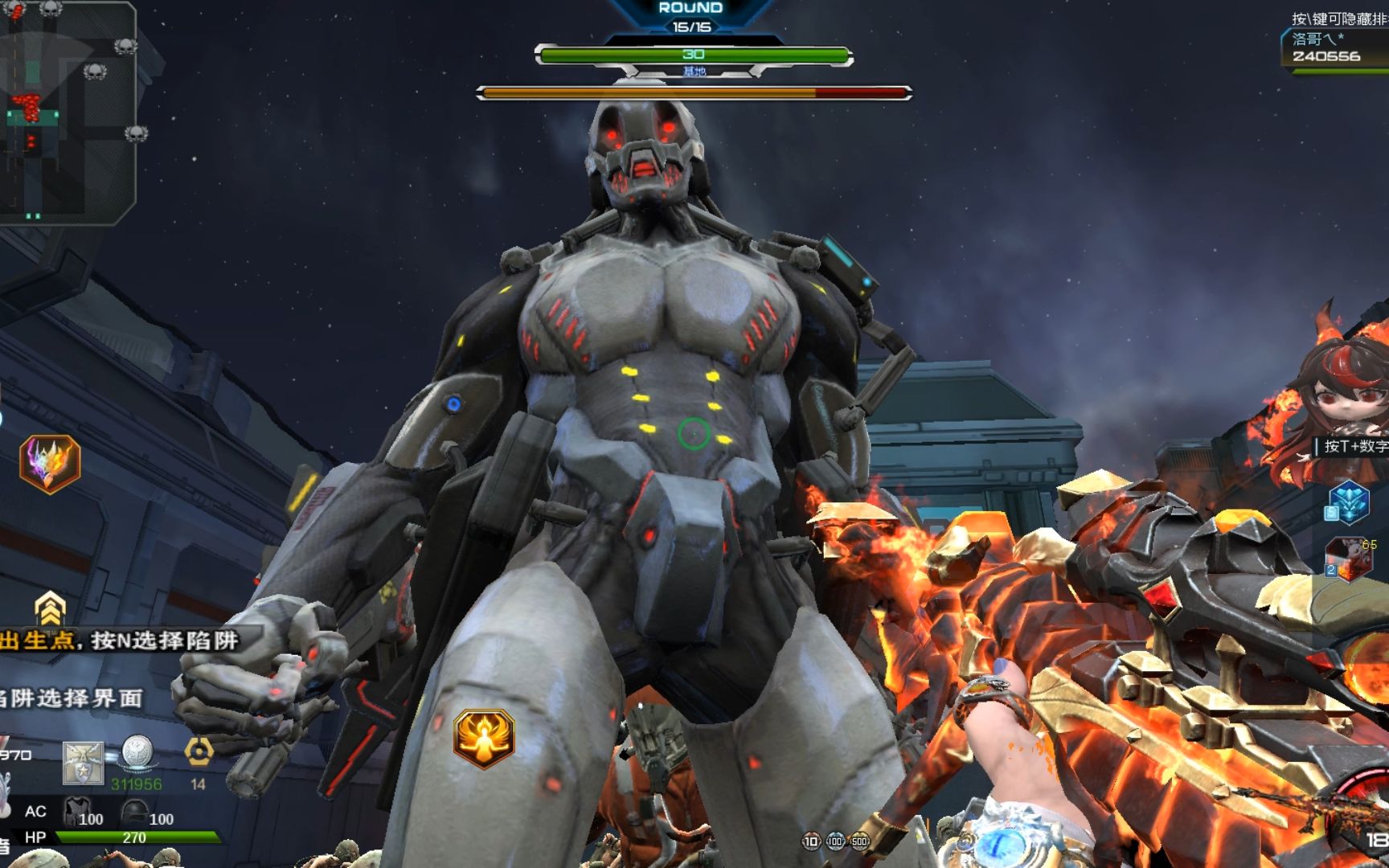Viewport: 1389px width, 868px height.
Task: Pick the 500 badge chip
Action: 859,841
